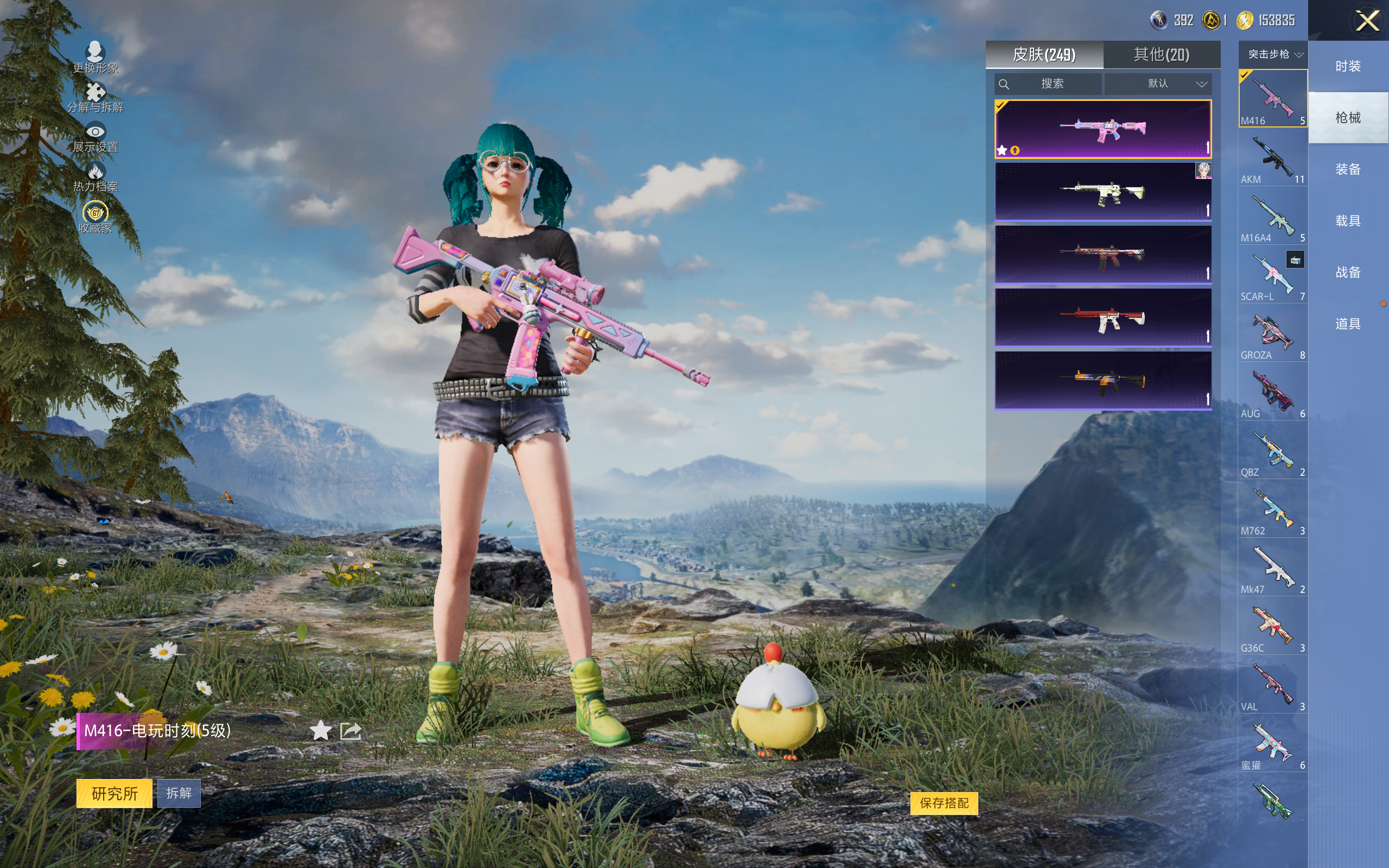Open the 研究所 lab button
The height and width of the screenshot is (868, 1389).
coord(114,793)
